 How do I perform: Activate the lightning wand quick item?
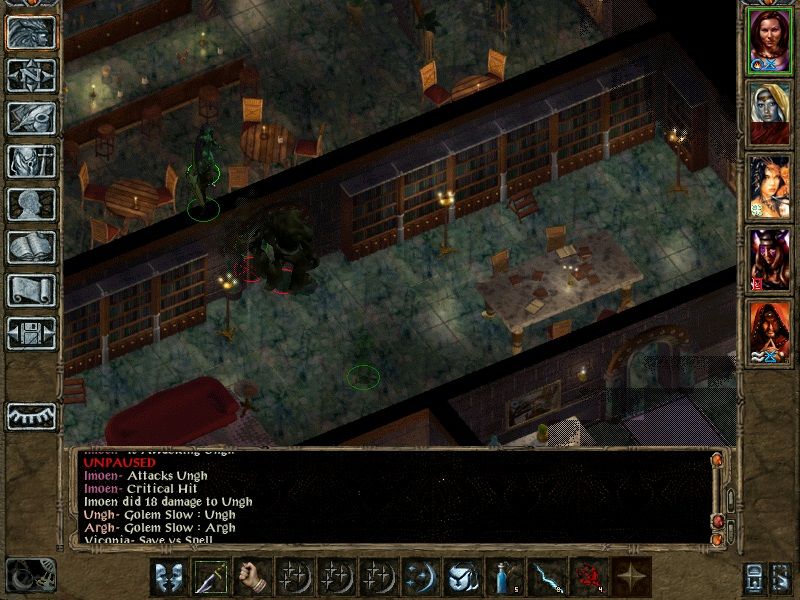(x=545, y=579)
